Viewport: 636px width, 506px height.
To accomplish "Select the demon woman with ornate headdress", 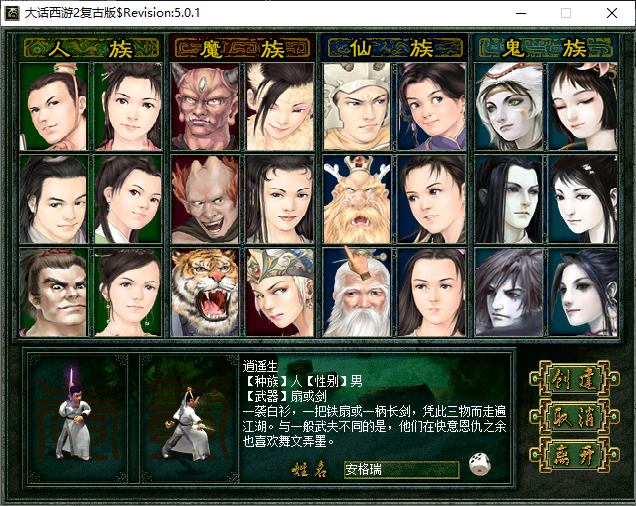I will point(281,292).
